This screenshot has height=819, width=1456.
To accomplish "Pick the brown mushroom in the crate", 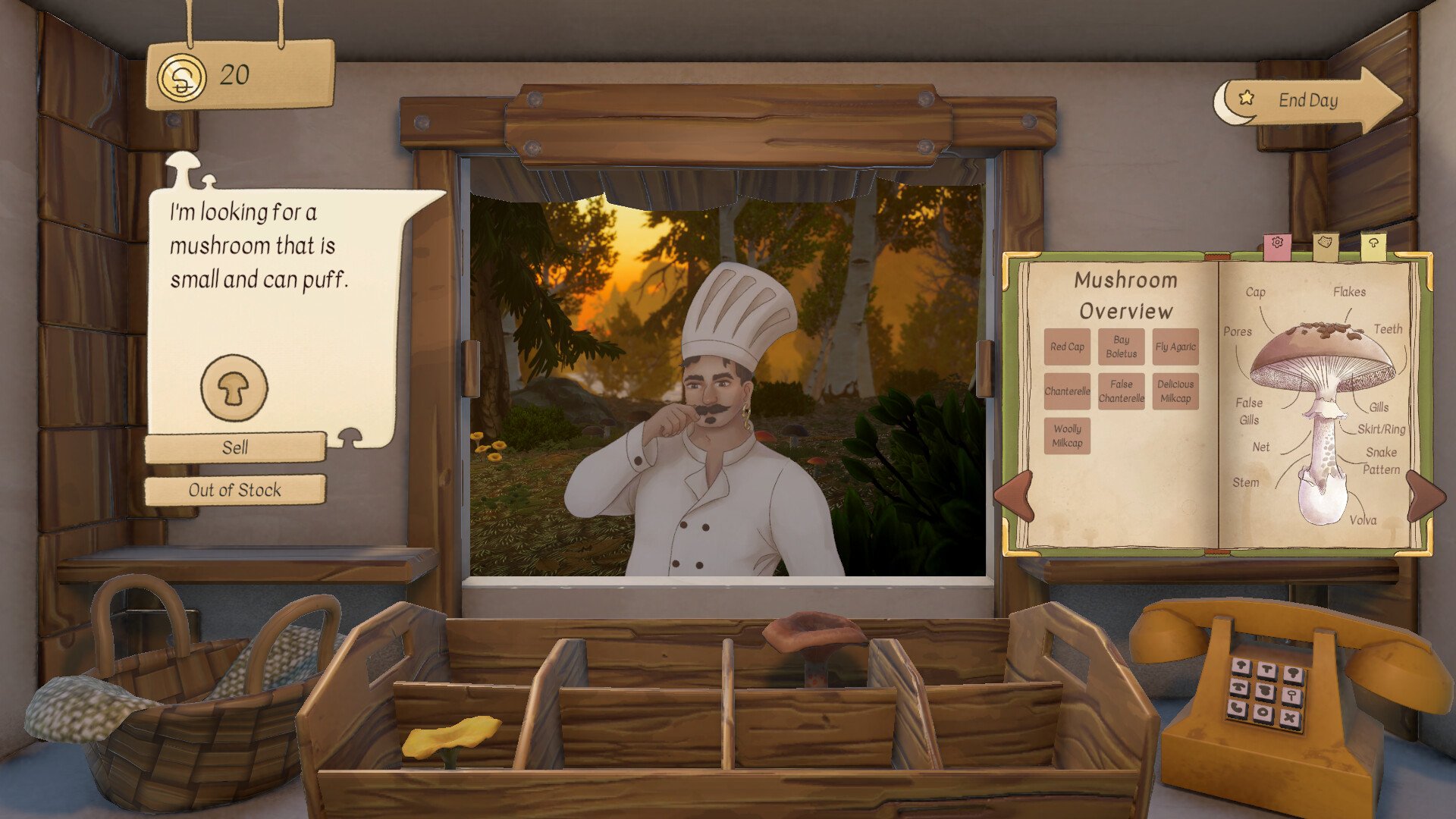I will [x=814, y=639].
